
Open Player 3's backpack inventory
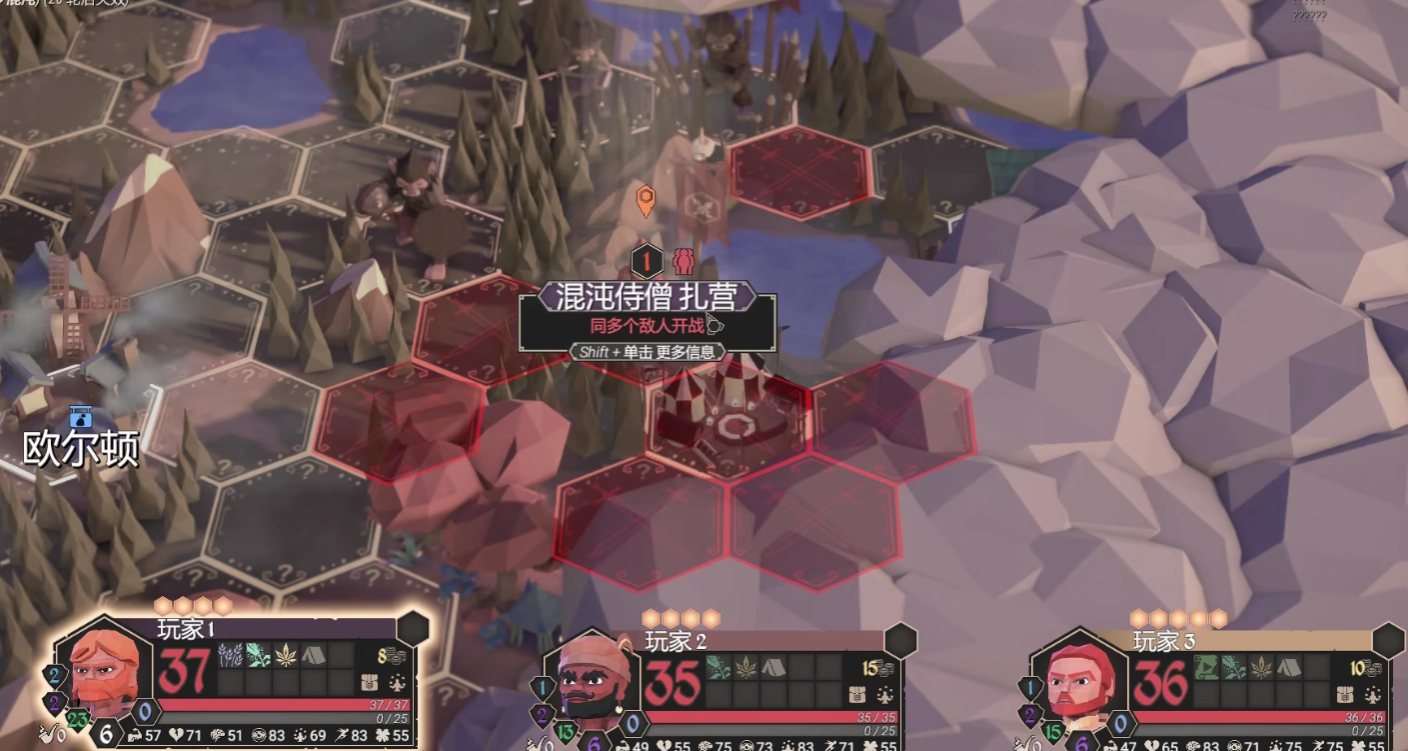1345,694
